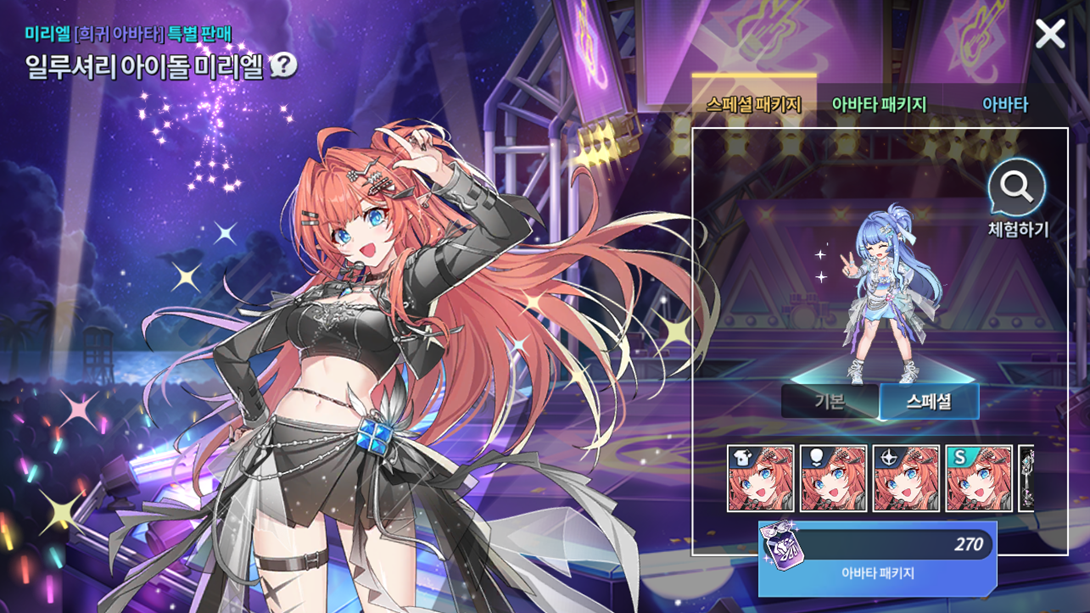Buy the 아바타 패키지 for 270
This screenshot has width=1090, height=613.
click(x=877, y=558)
